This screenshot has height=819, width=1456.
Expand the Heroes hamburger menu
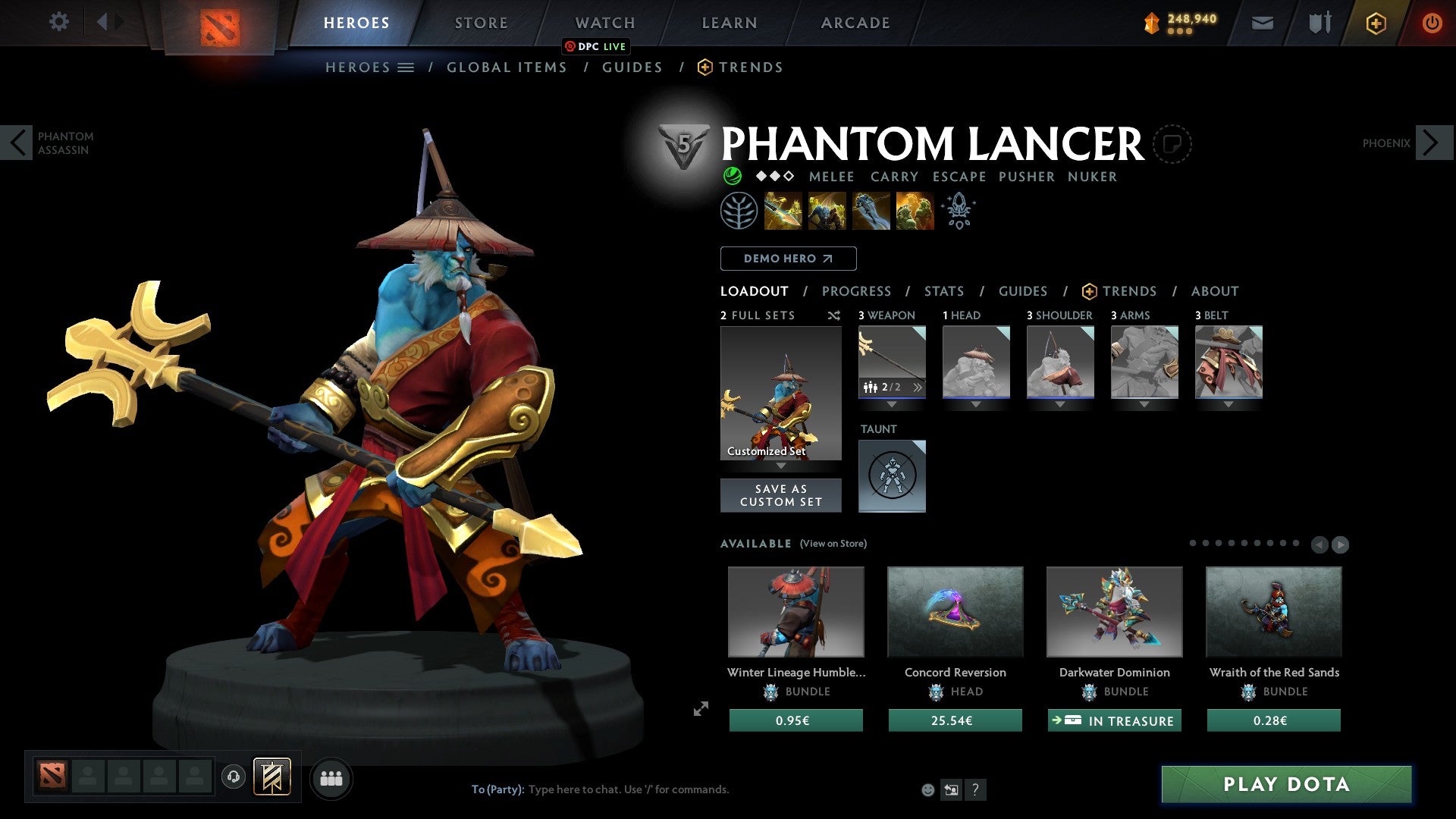coord(406,67)
